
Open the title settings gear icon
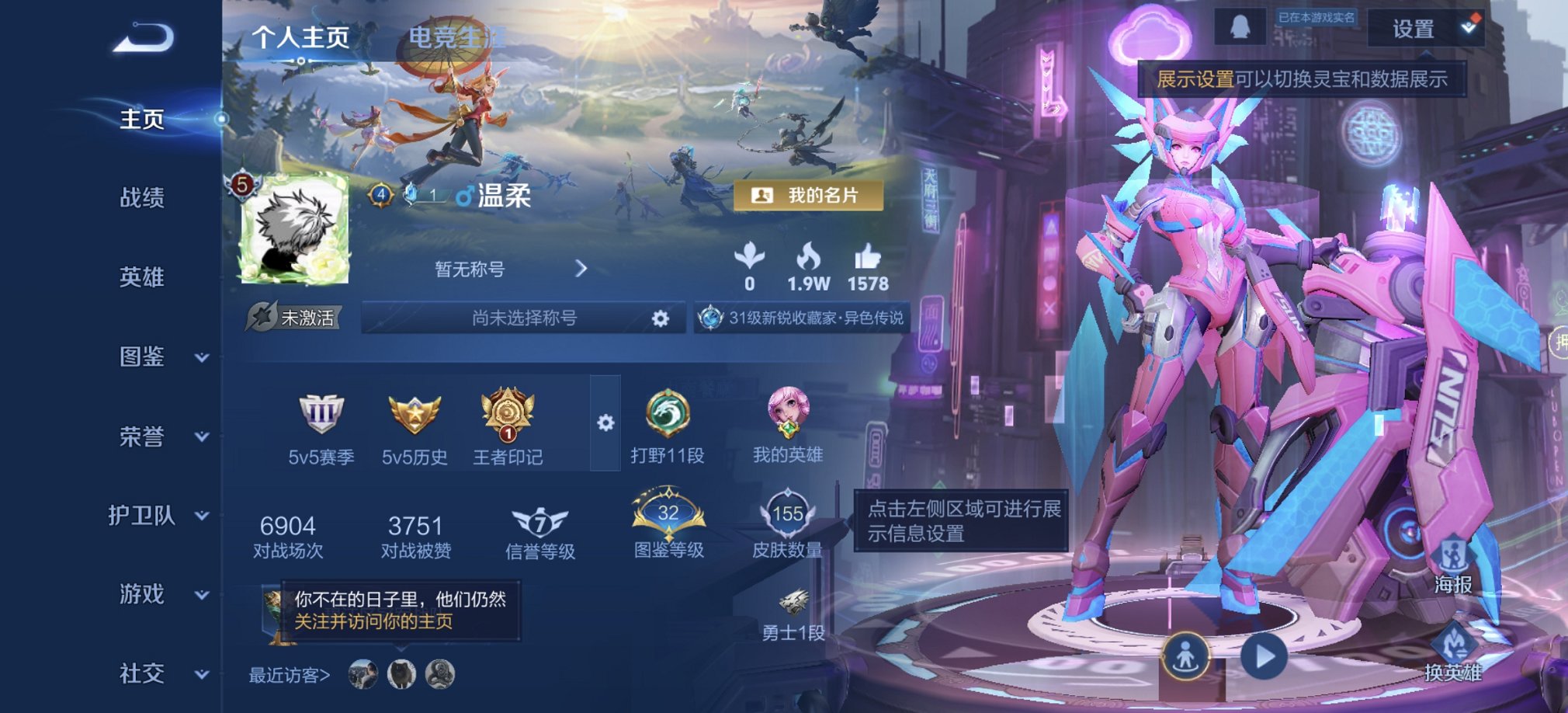(x=661, y=318)
